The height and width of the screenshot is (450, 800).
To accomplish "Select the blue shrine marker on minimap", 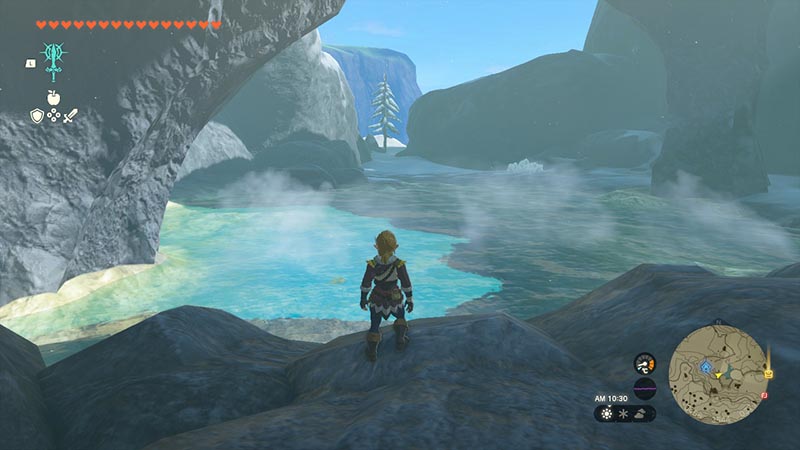I will 706,368.
